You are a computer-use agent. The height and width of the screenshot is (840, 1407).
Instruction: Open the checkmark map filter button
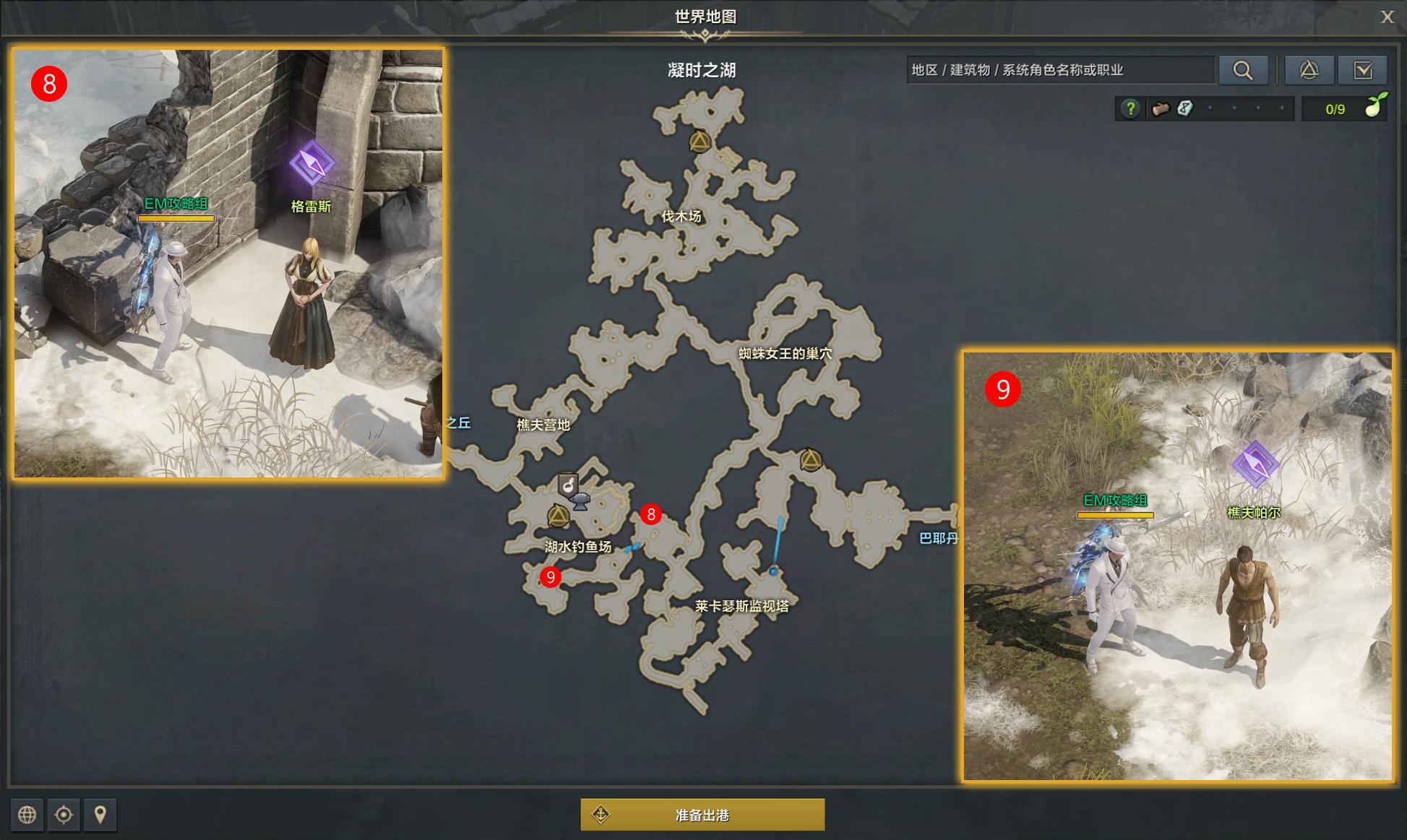[x=1363, y=70]
